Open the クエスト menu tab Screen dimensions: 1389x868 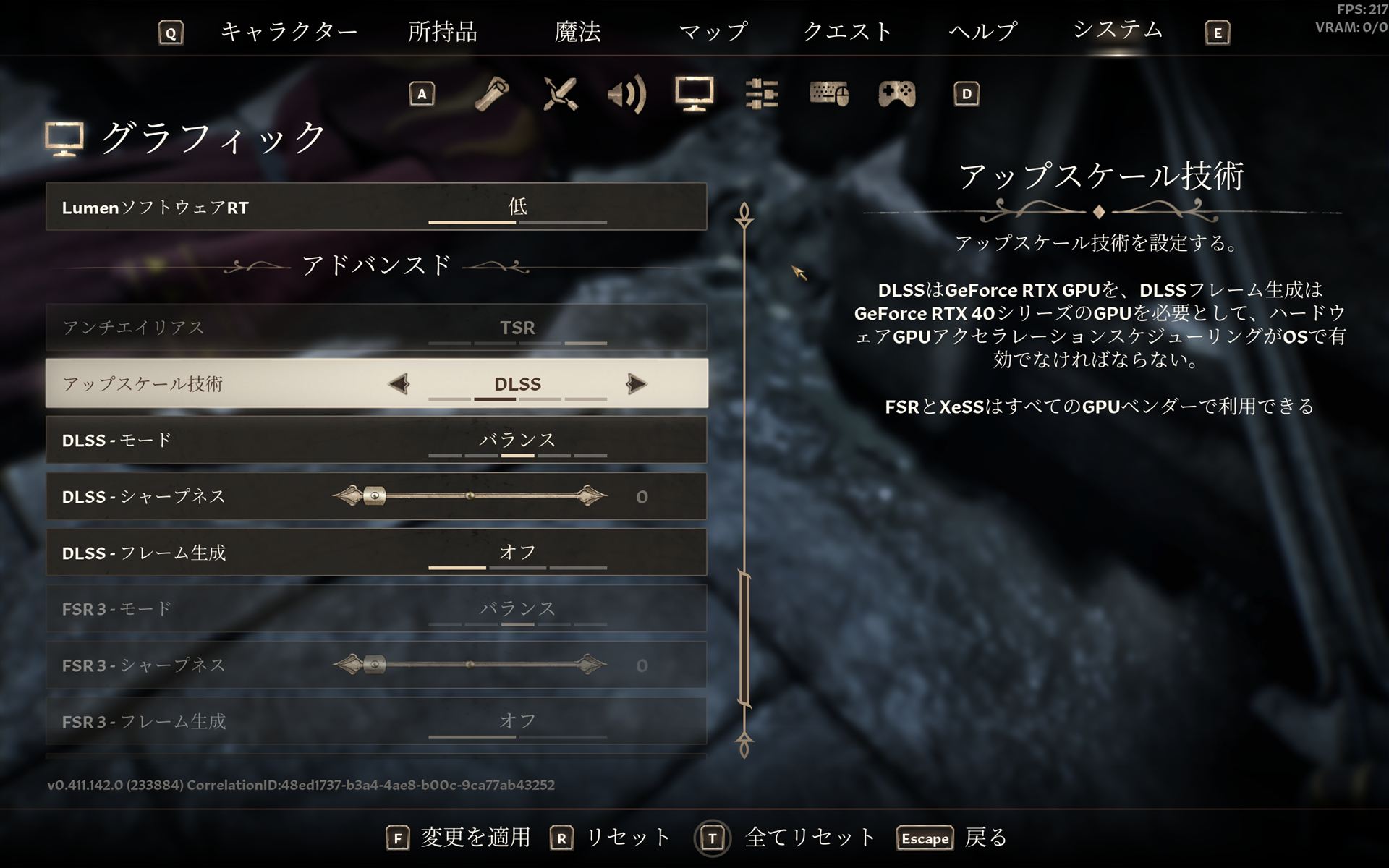pyautogui.click(x=848, y=32)
